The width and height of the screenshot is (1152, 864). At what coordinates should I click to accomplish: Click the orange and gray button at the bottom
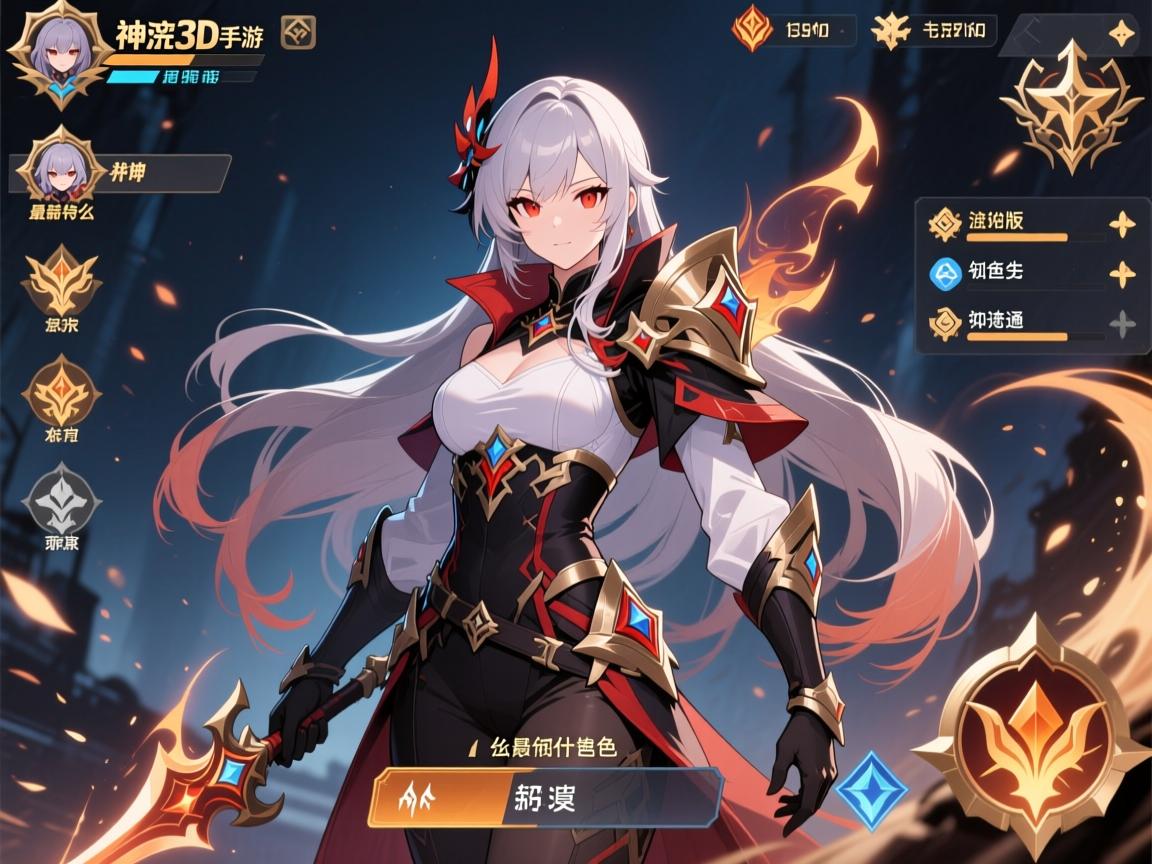tap(545, 797)
